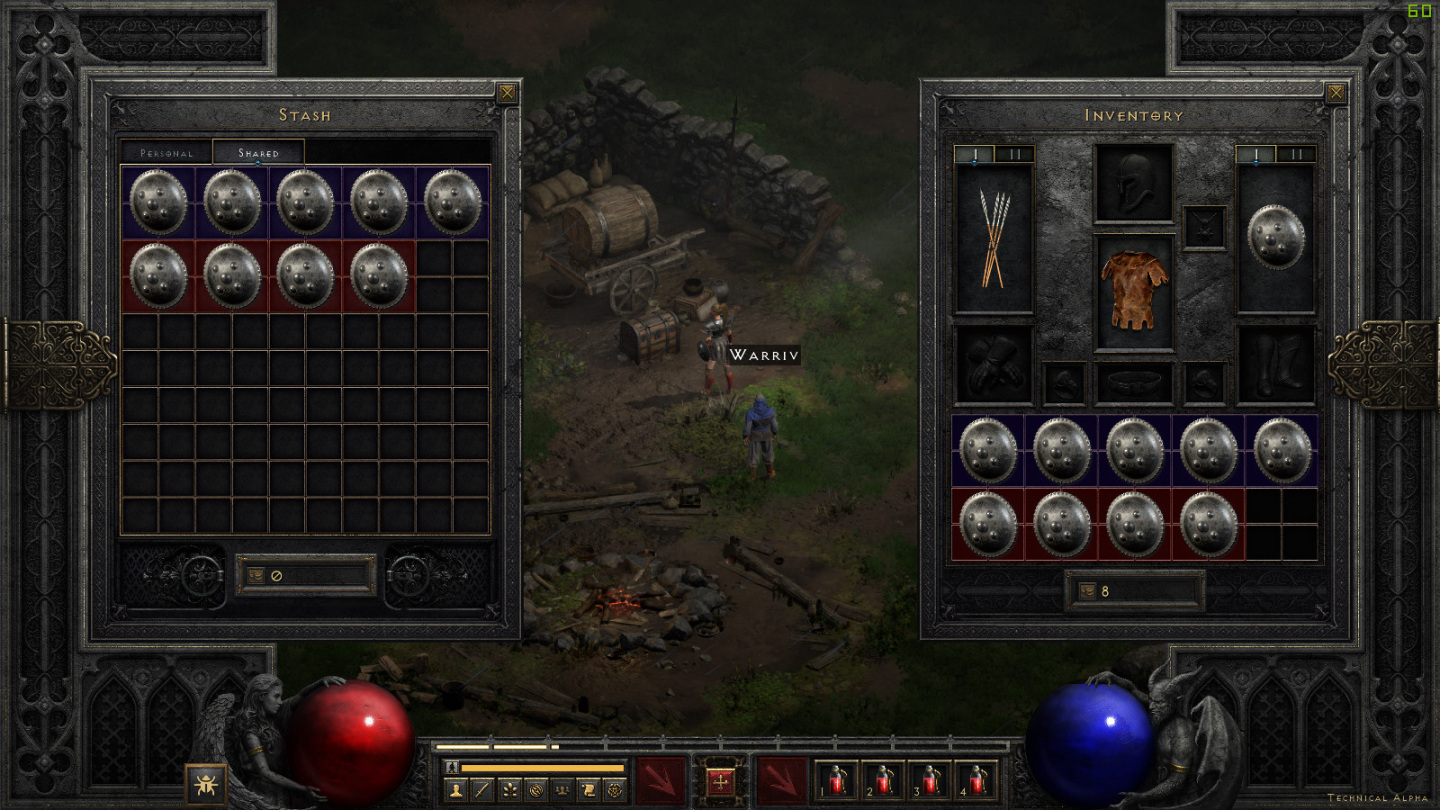Open the character screen bust icon
This screenshot has width=1440, height=810.
456,791
